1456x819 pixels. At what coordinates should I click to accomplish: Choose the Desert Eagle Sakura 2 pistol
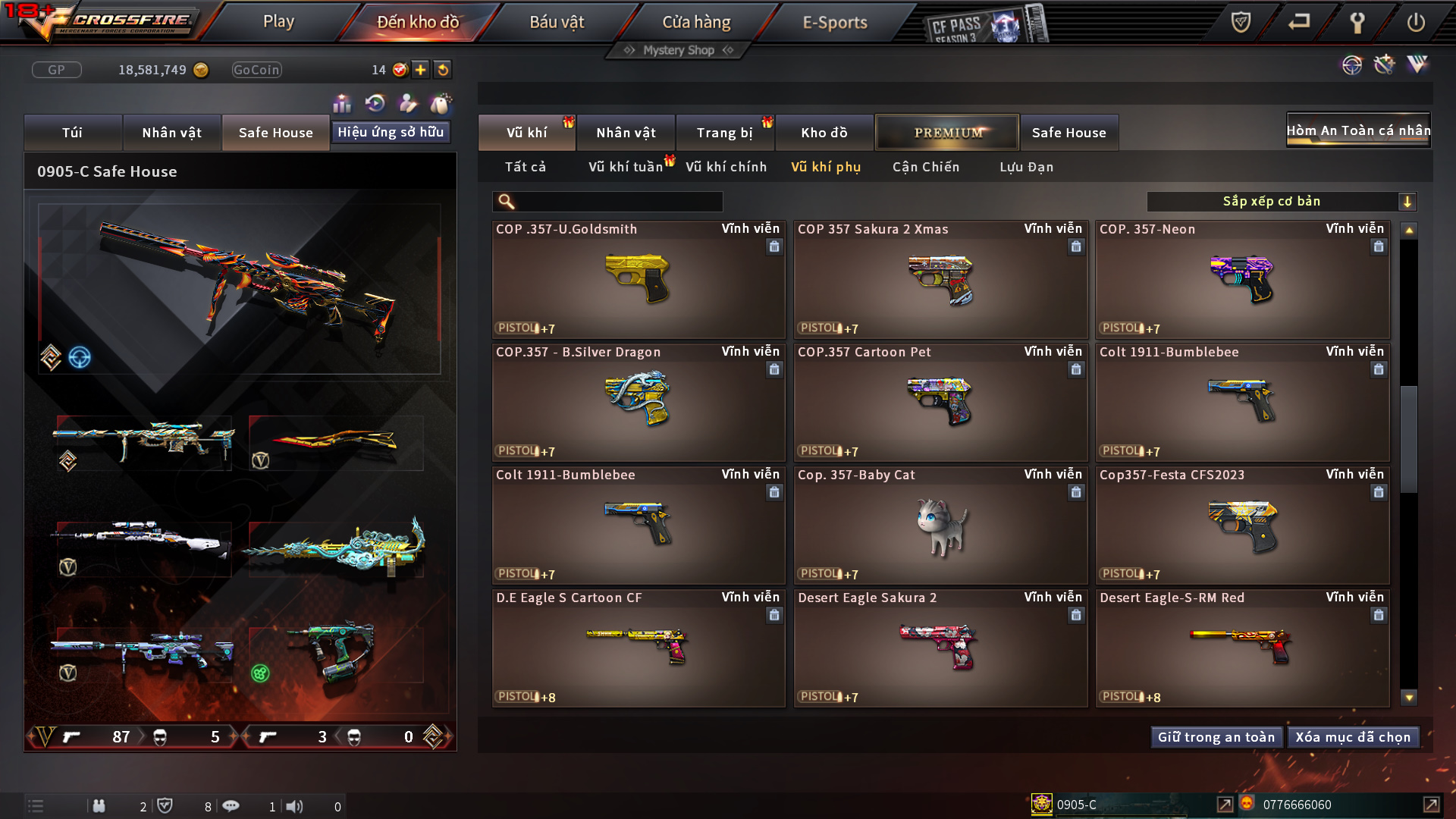[x=940, y=648]
